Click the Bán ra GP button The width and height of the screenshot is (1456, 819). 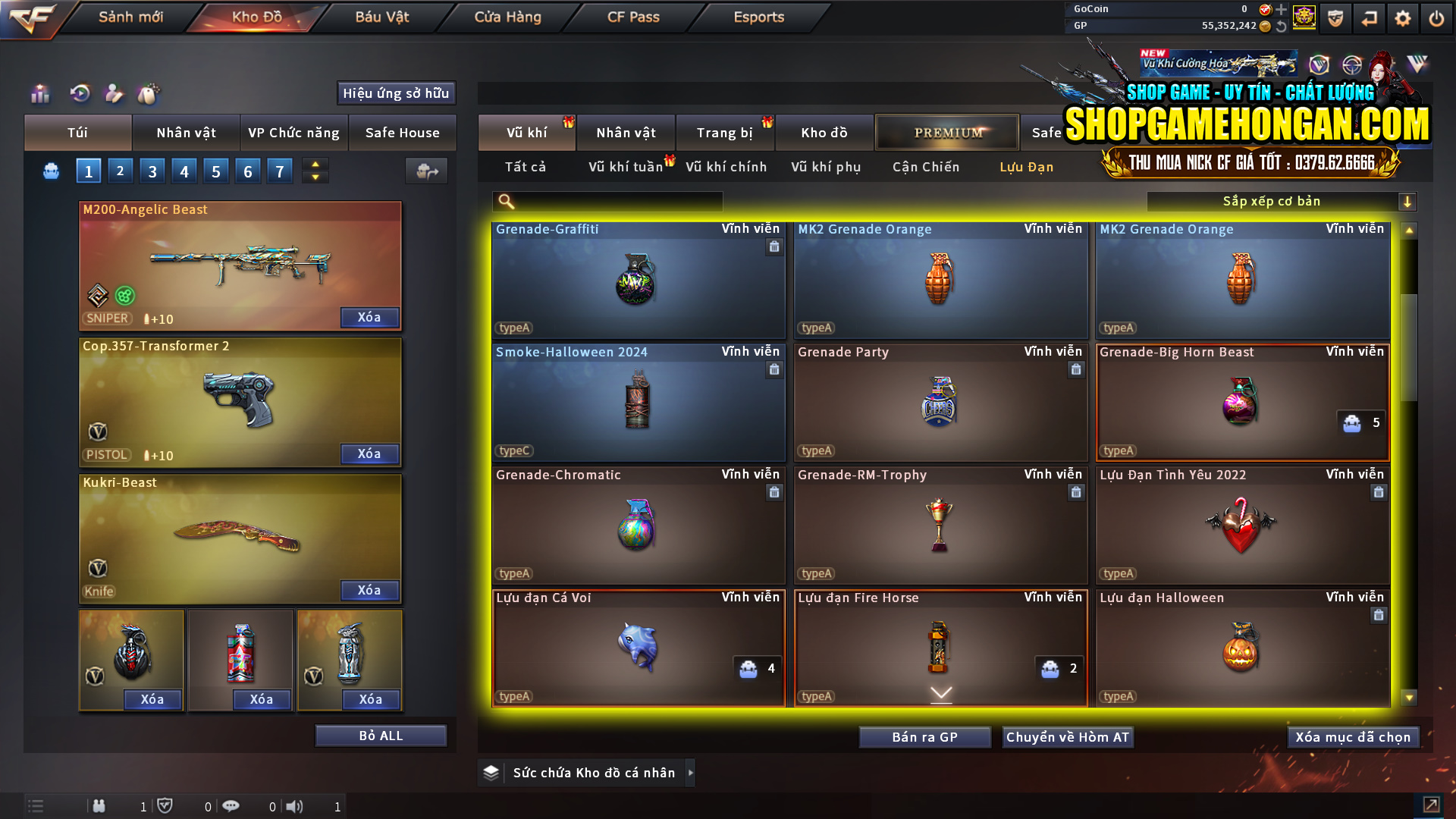924,736
